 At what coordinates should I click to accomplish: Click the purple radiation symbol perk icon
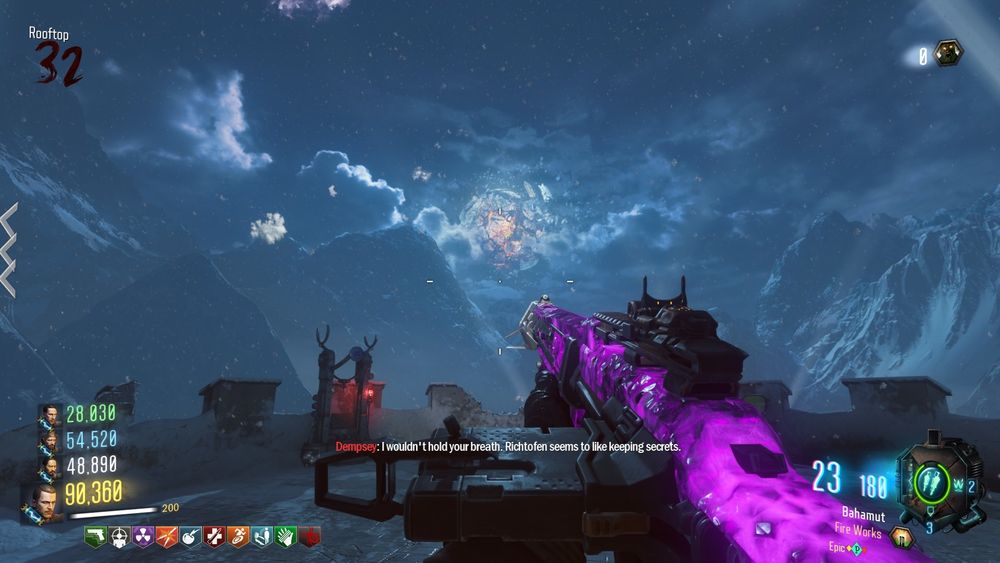coord(143,537)
